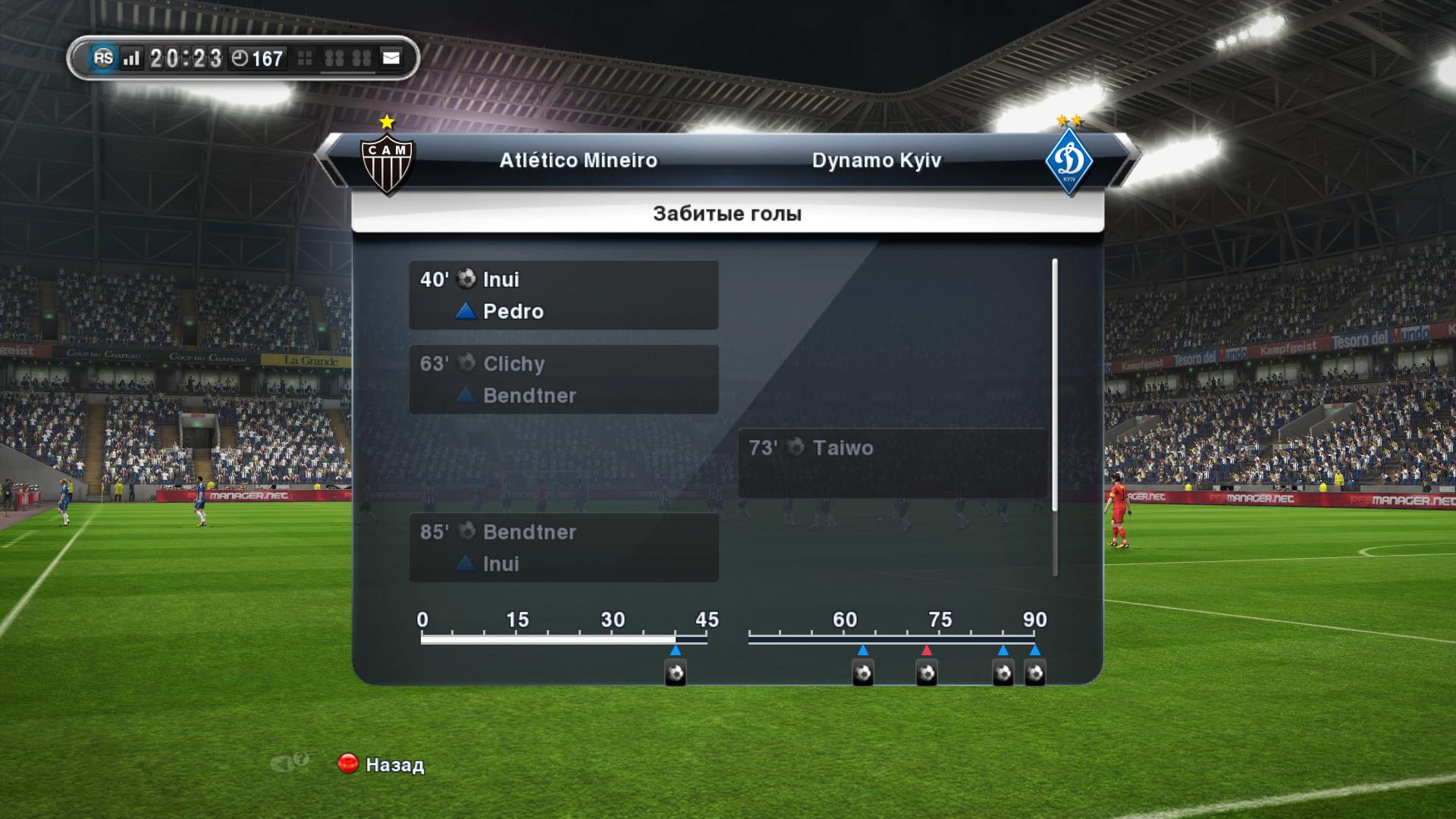The width and height of the screenshot is (1456, 819).
Task: Jump to the red-marked 73' timeline goal
Action: pyautogui.click(x=926, y=673)
